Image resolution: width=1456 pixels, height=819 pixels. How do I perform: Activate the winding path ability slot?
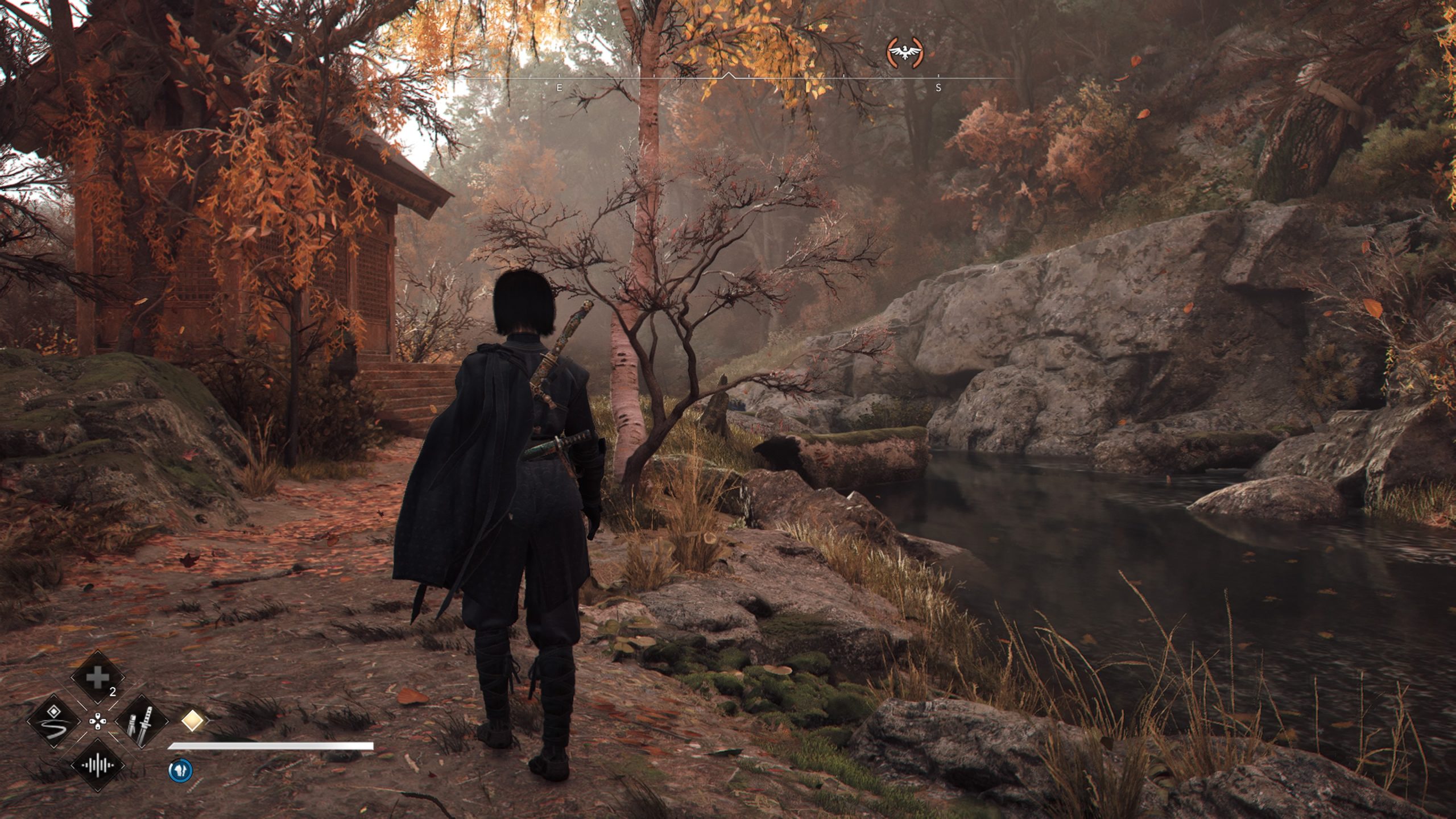tap(54, 721)
